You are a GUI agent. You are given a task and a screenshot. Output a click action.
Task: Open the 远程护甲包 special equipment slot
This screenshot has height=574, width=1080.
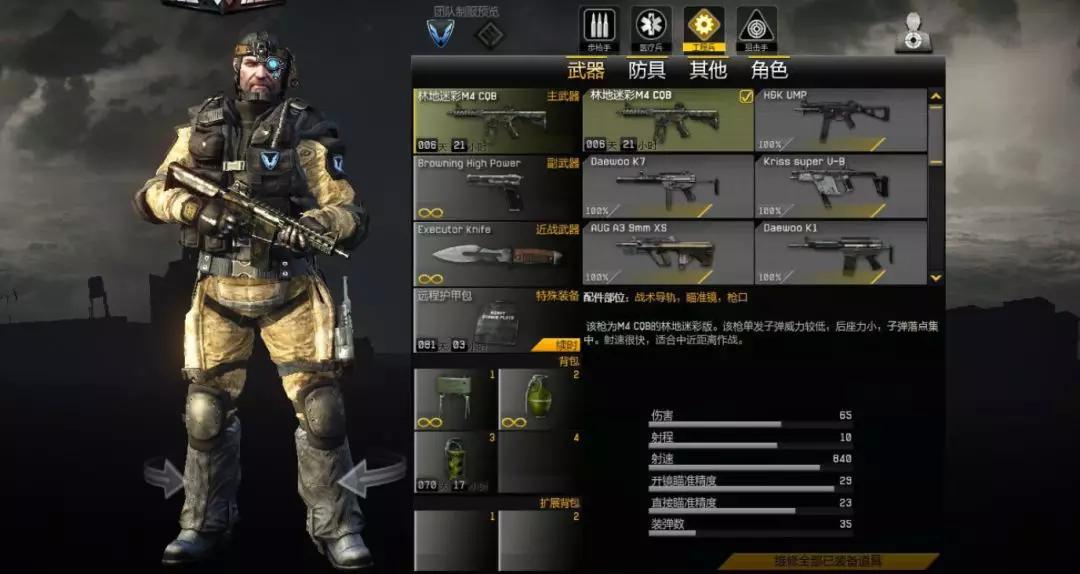pos(497,320)
